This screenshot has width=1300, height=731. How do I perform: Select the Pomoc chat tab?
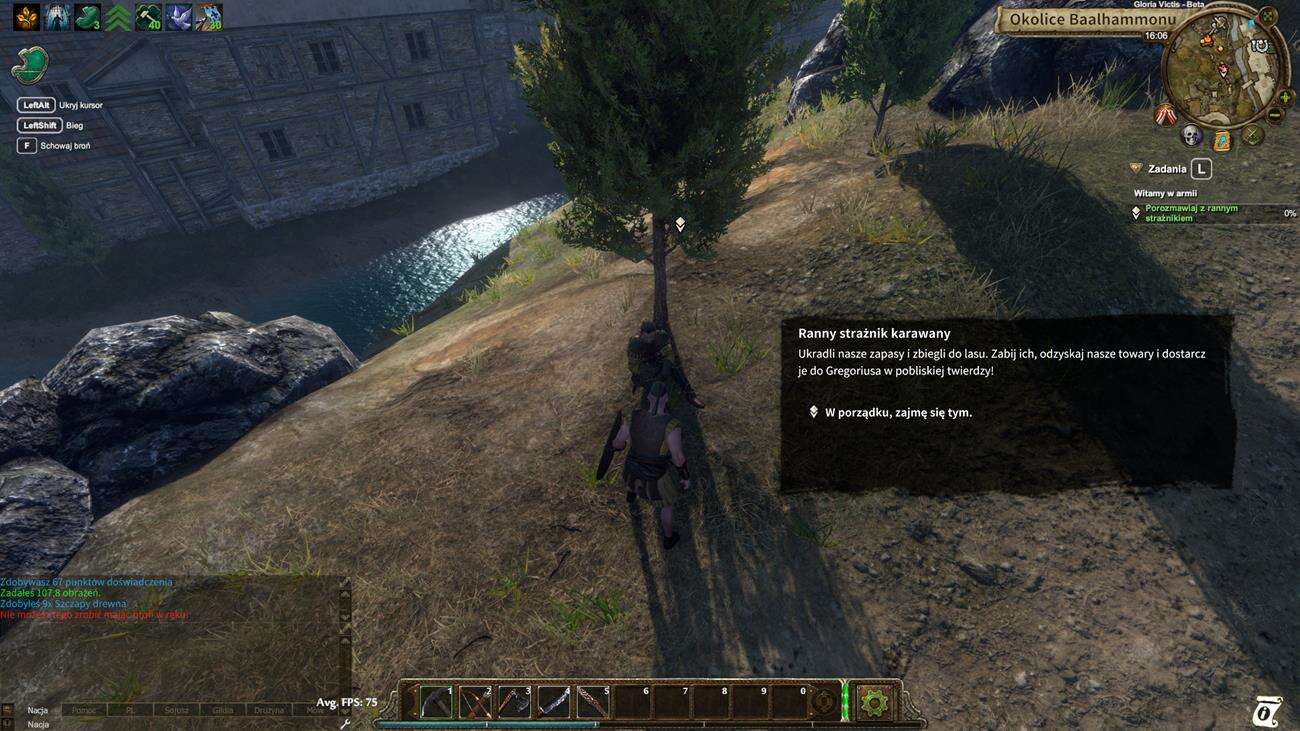pyautogui.click(x=85, y=710)
